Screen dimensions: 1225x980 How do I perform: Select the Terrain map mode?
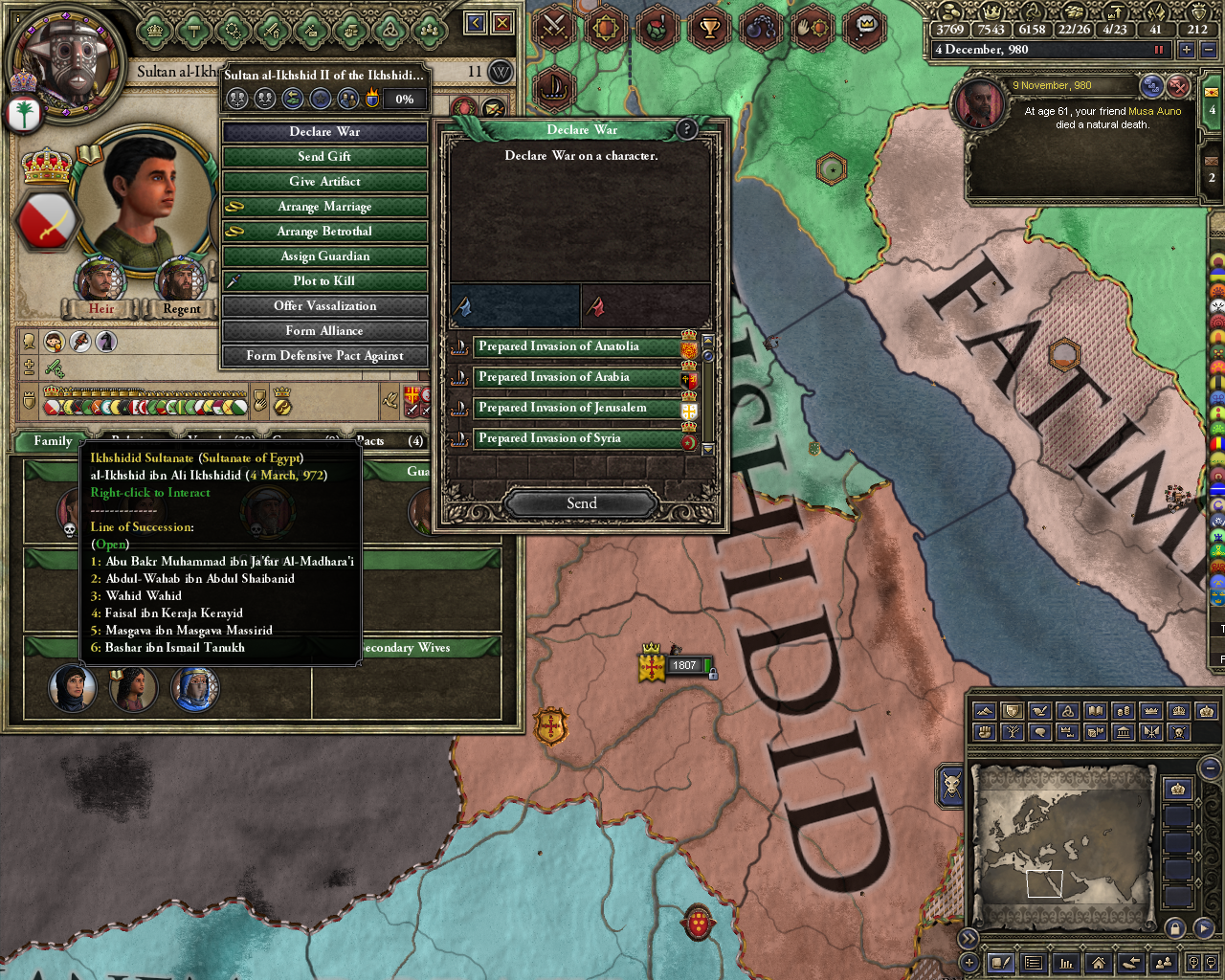pyautogui.click(x=984, y=711)
